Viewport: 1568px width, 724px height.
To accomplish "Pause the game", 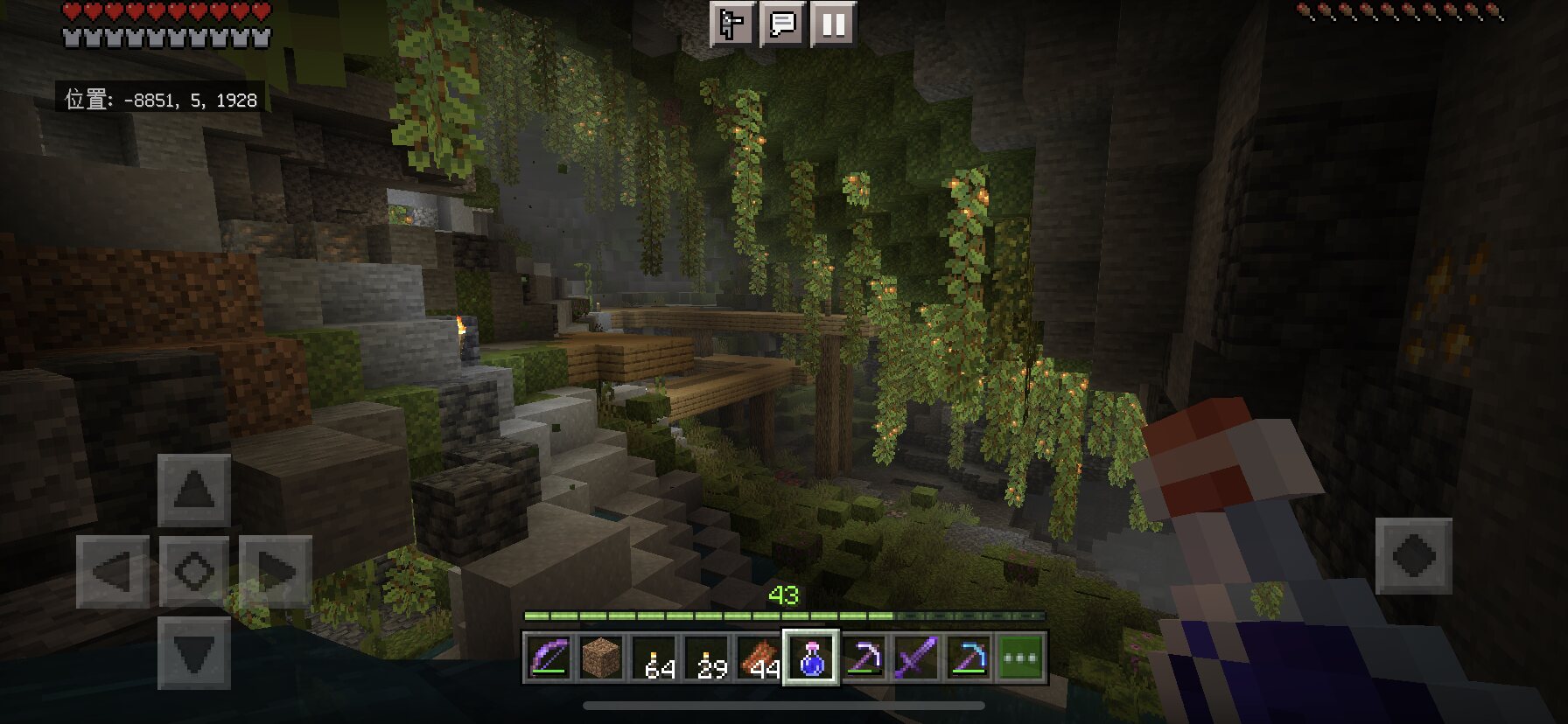I will point(832,24).
